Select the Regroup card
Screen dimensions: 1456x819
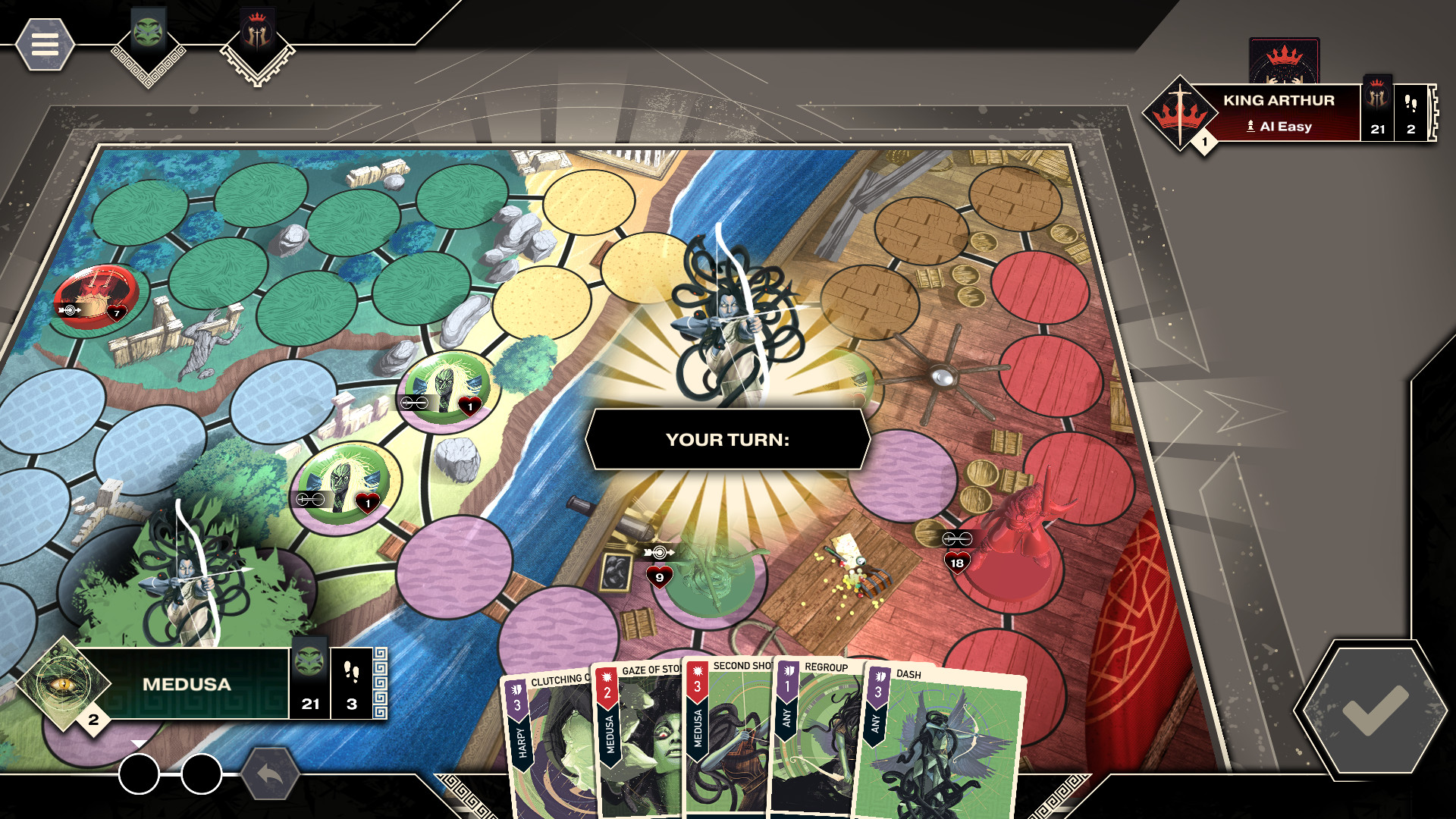point(823,732)
